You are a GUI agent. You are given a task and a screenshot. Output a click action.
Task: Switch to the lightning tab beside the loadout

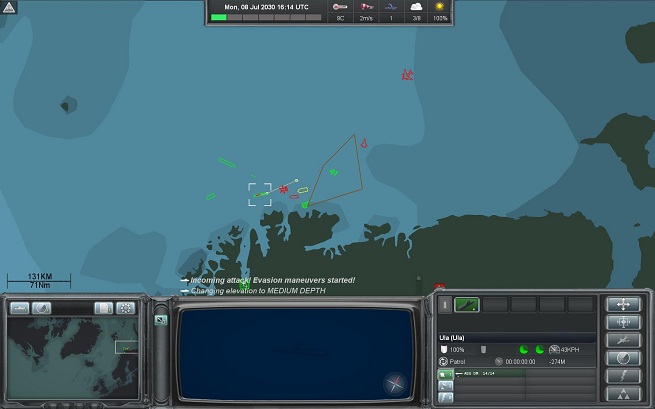[445, 397]
